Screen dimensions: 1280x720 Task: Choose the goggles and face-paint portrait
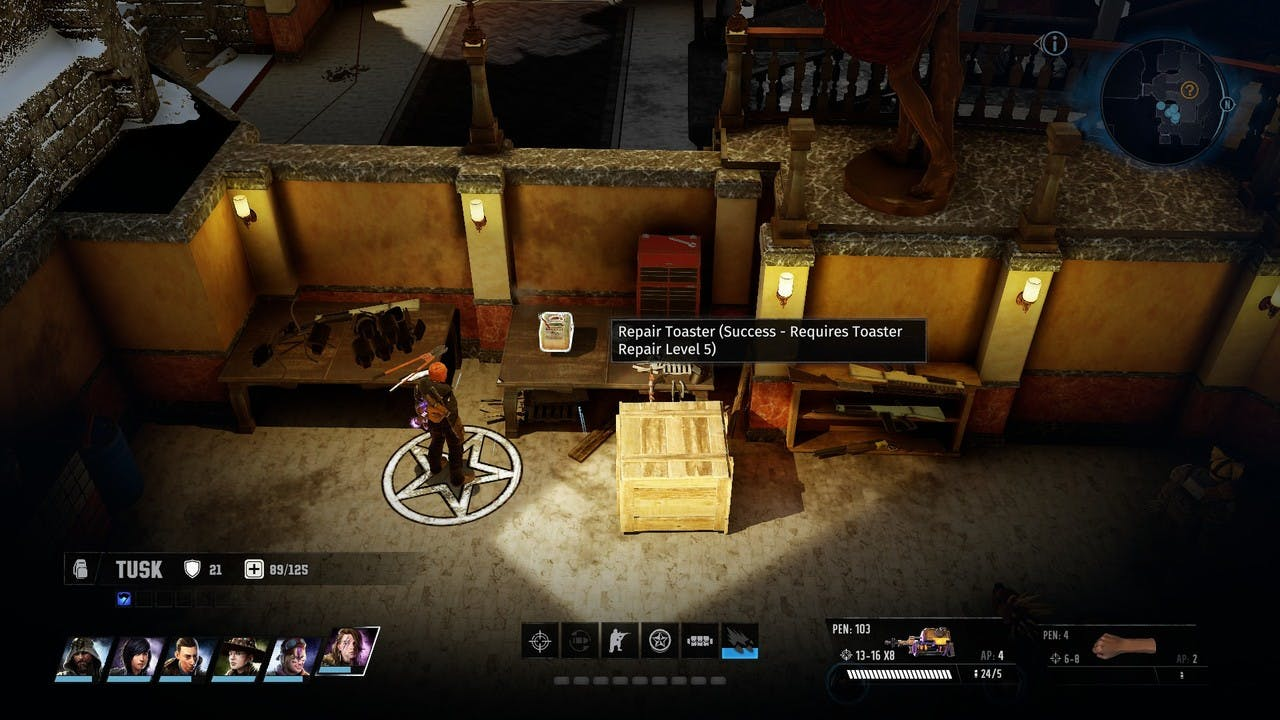292,656
